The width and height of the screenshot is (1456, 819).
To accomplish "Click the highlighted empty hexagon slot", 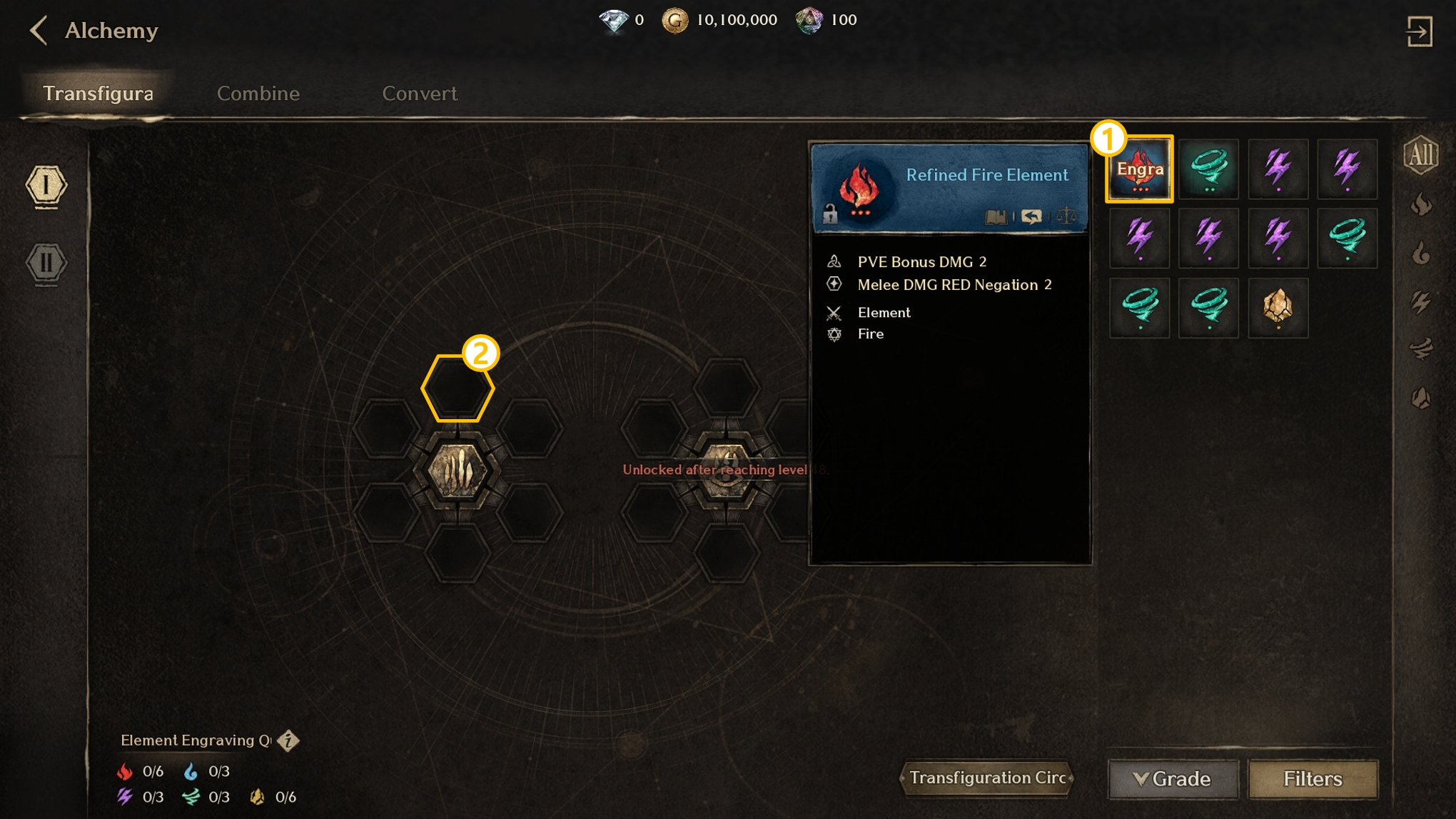I will pyautogui.click(x=457, y=389).
